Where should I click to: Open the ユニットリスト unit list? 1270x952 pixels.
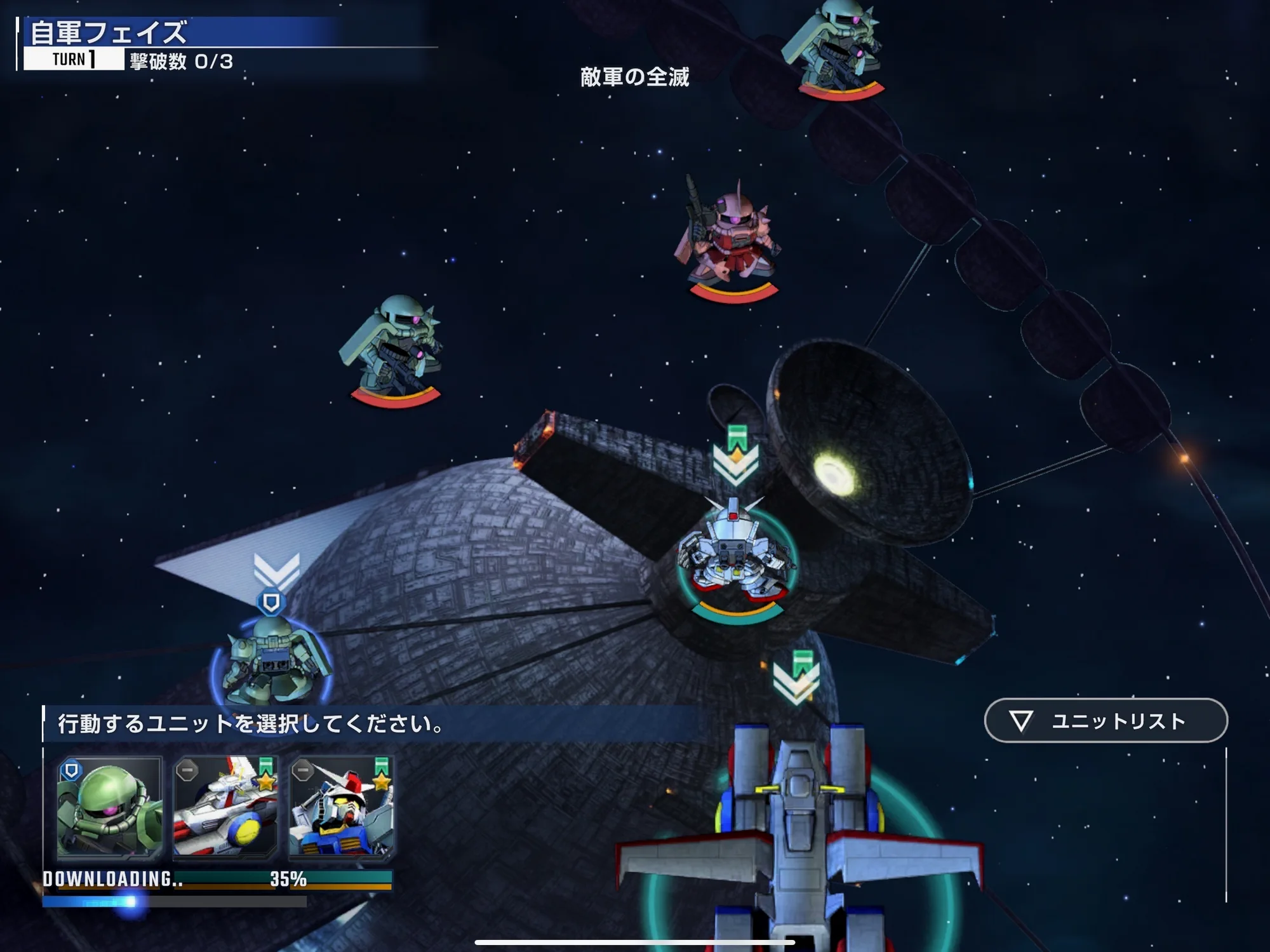point(1106,721)
